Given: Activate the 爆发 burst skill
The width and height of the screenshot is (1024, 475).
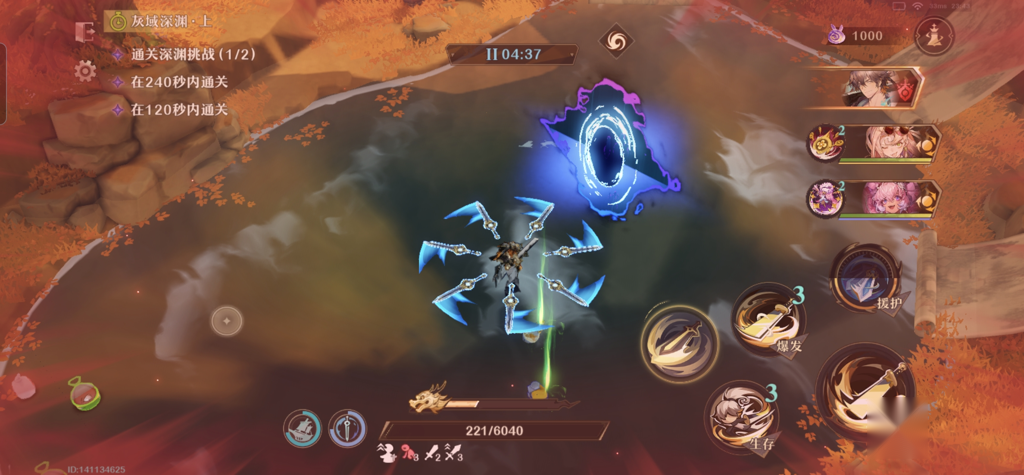Looking at the screenshot, I should (767, 319).
